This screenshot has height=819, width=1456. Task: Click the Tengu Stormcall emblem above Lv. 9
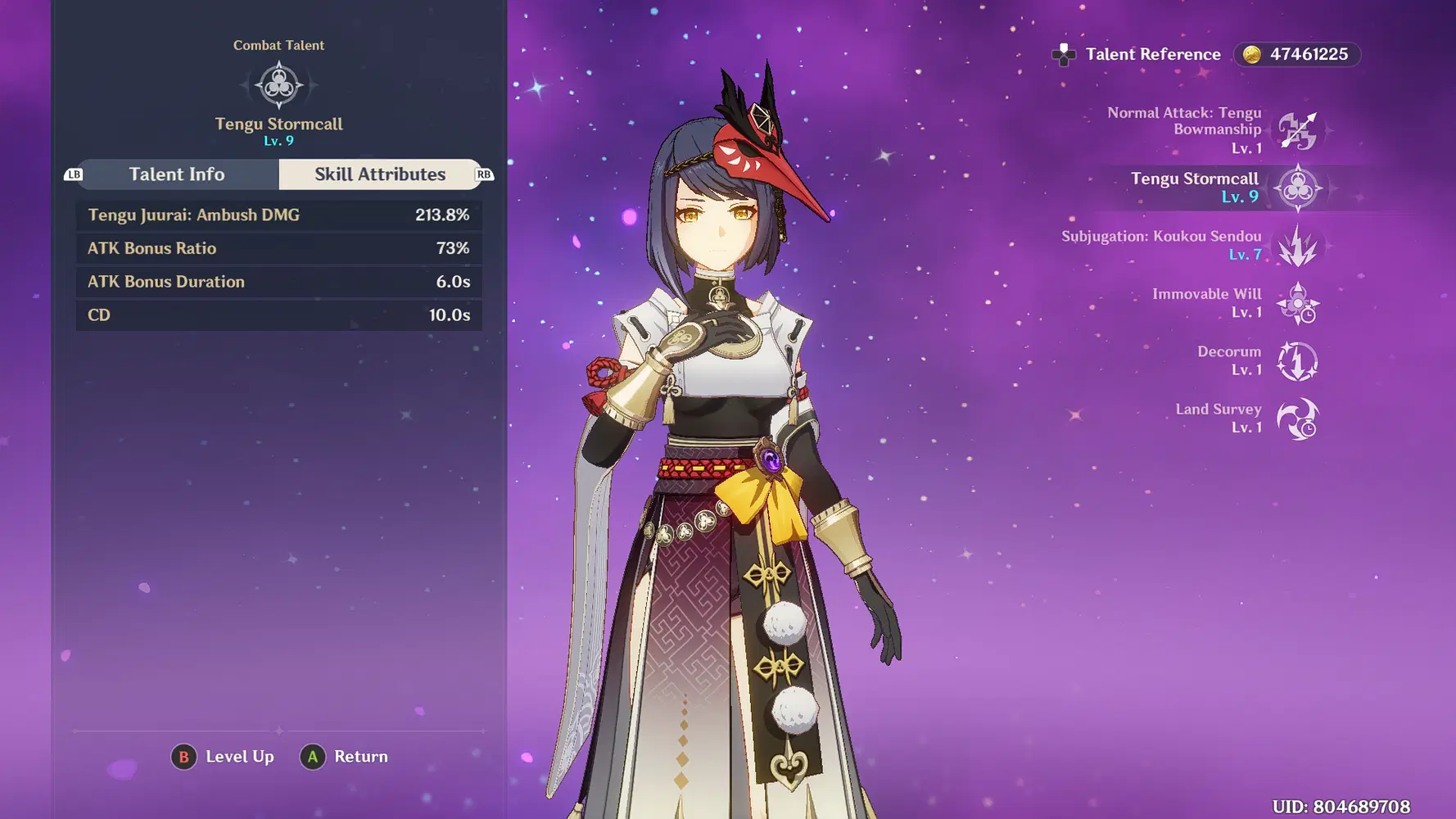[278, 84]
